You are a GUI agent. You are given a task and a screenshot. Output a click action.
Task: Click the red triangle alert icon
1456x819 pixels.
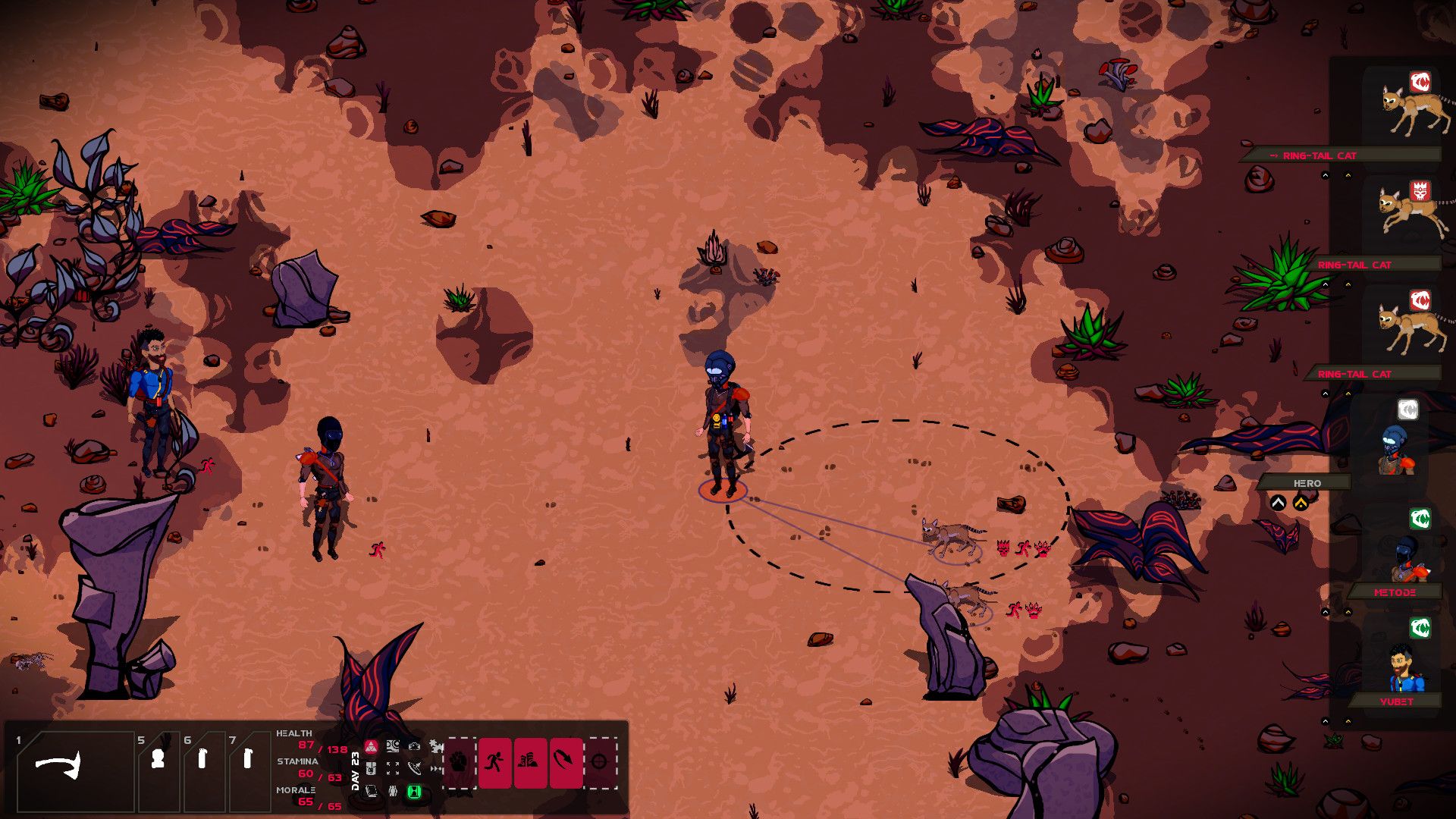point(371,747)
